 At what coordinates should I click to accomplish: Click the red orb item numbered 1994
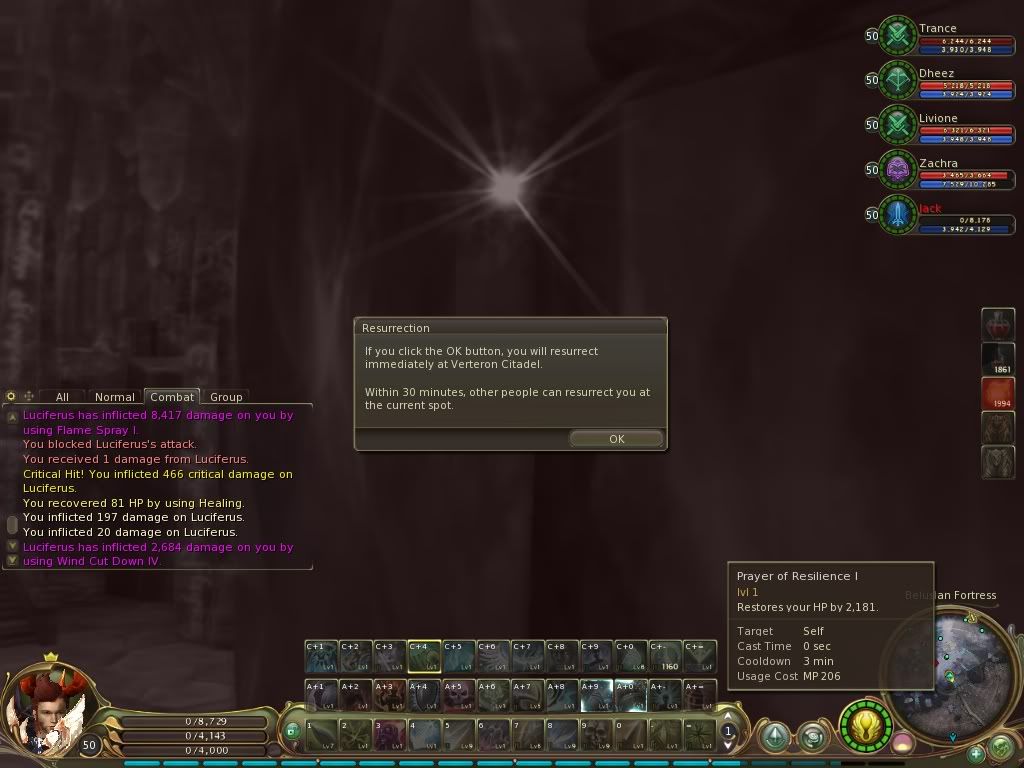click(998, 393)
